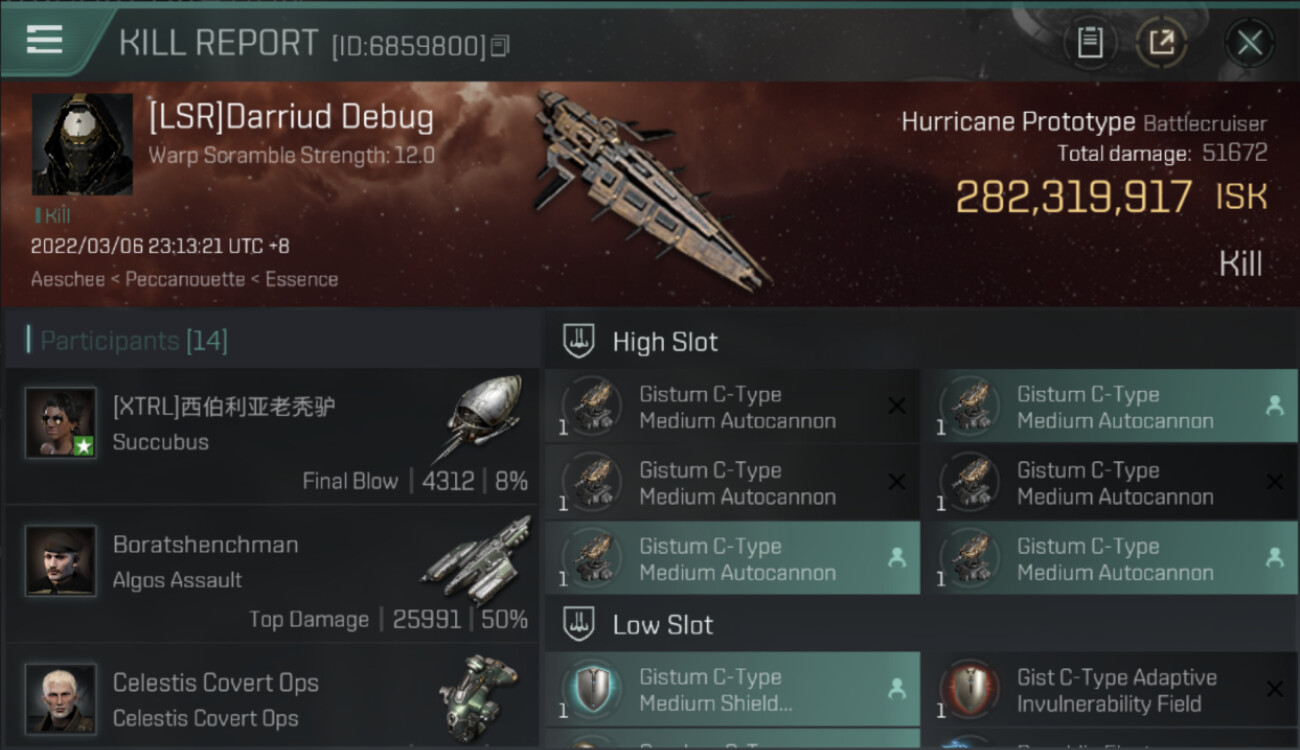Viewport: 1300px width, 750px height.
Task: Copy the kill report ID
Action: 500,46
